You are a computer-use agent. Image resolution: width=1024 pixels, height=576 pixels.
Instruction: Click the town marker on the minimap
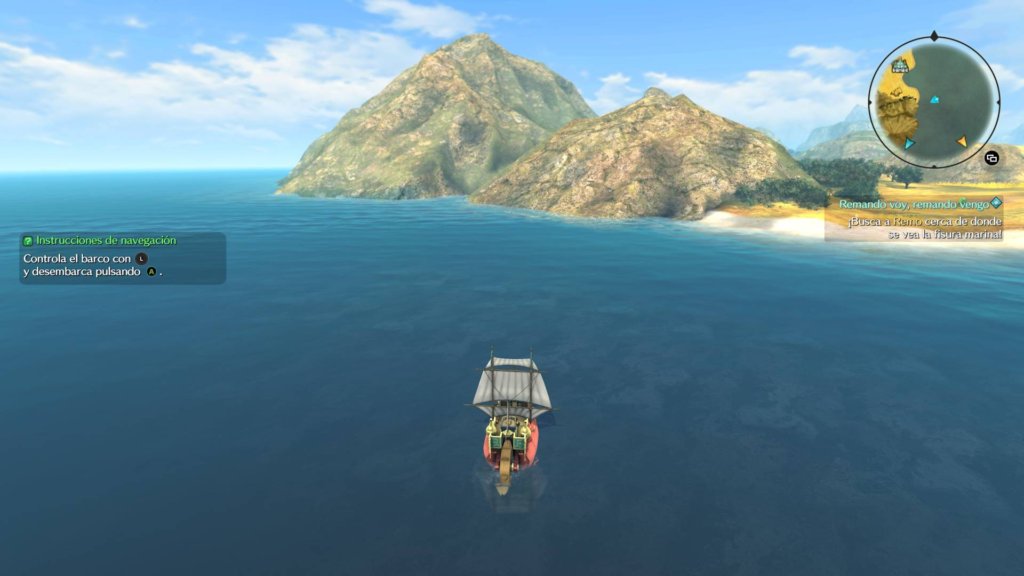point(901,66)
